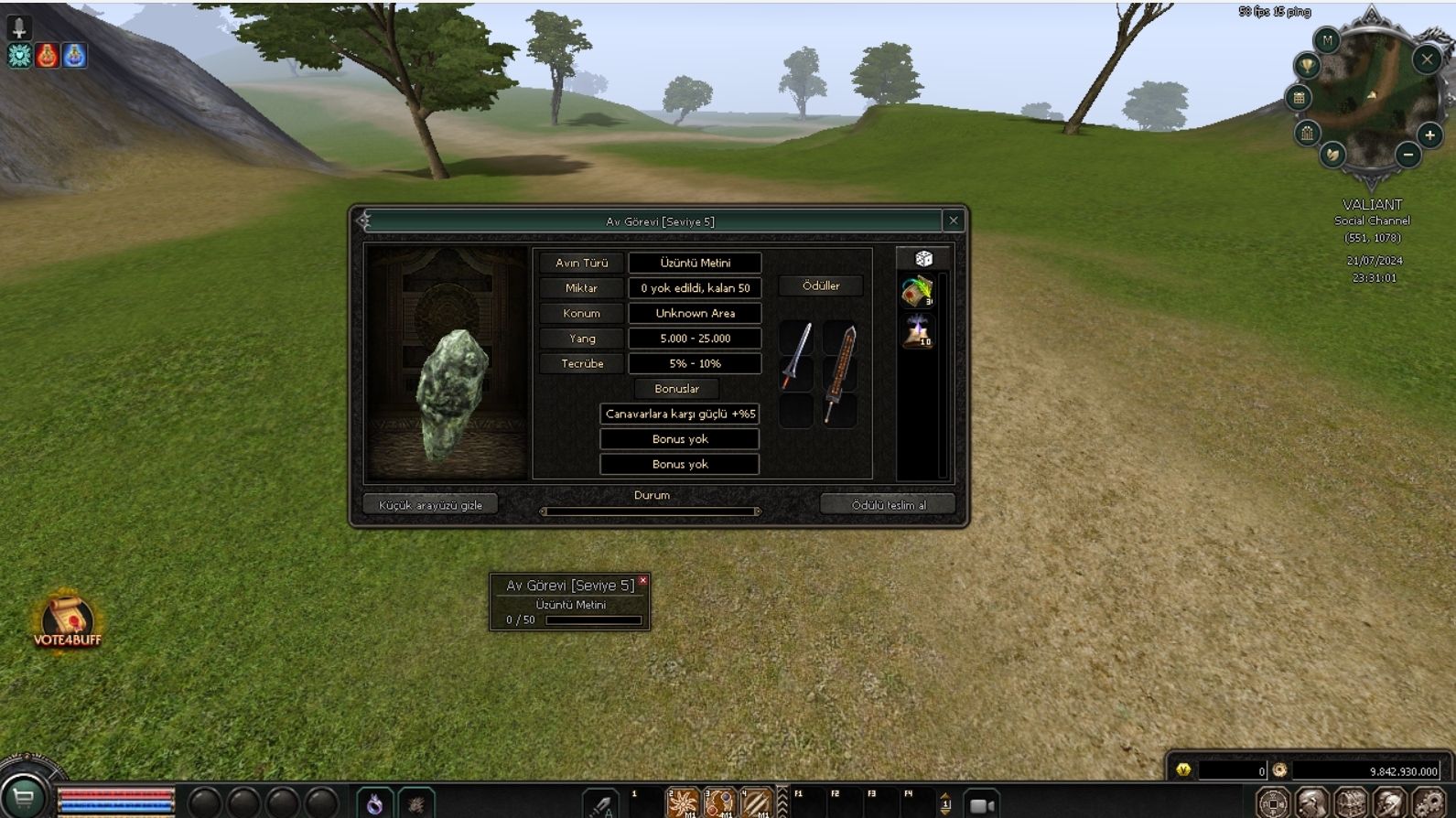This screenshot has width=1456, height=818.
Task: Zoom out on the minimap
Action: coord(1408,155)
